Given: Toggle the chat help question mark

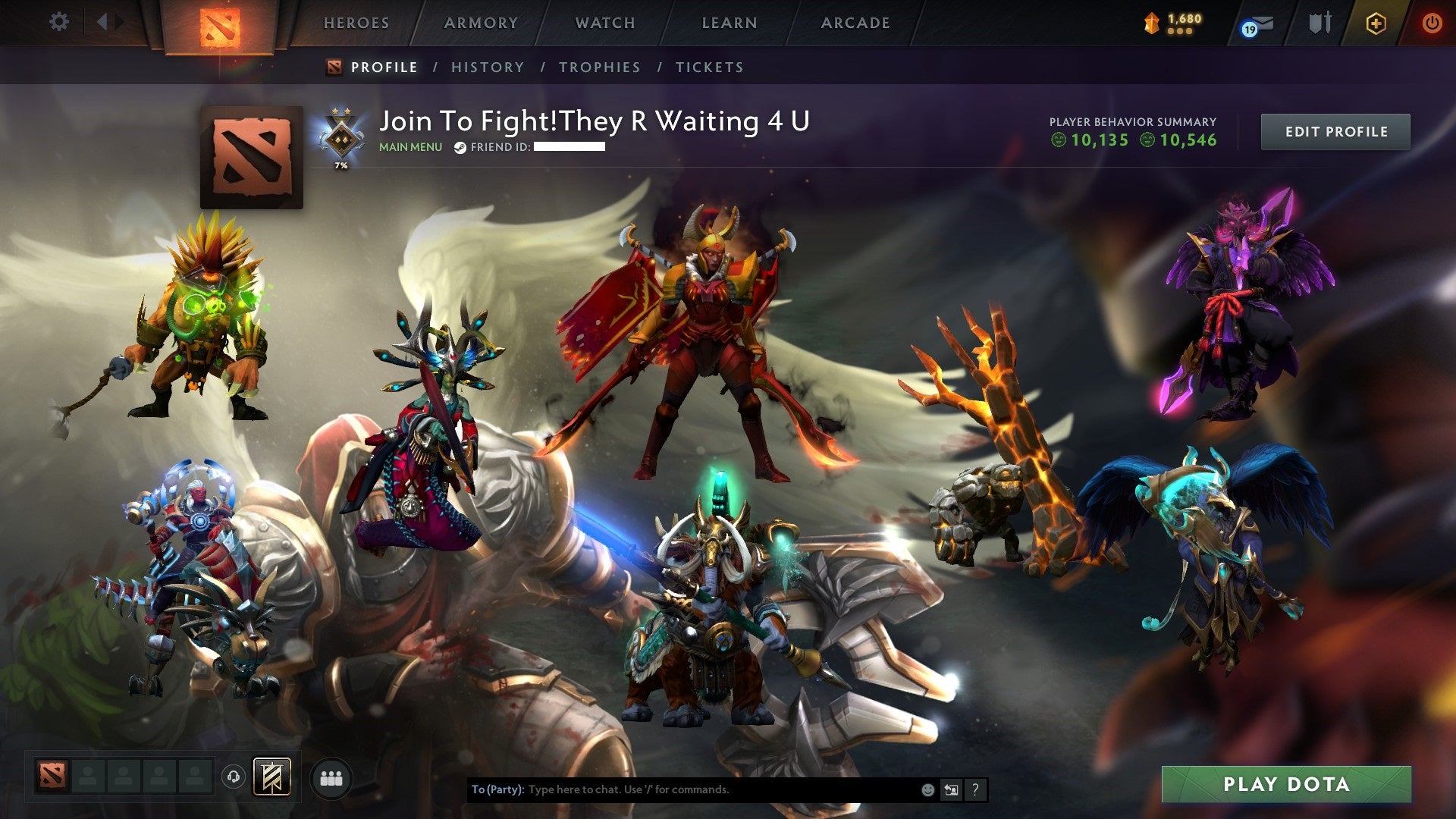Looking at the screenshot, I should [974, 789].
